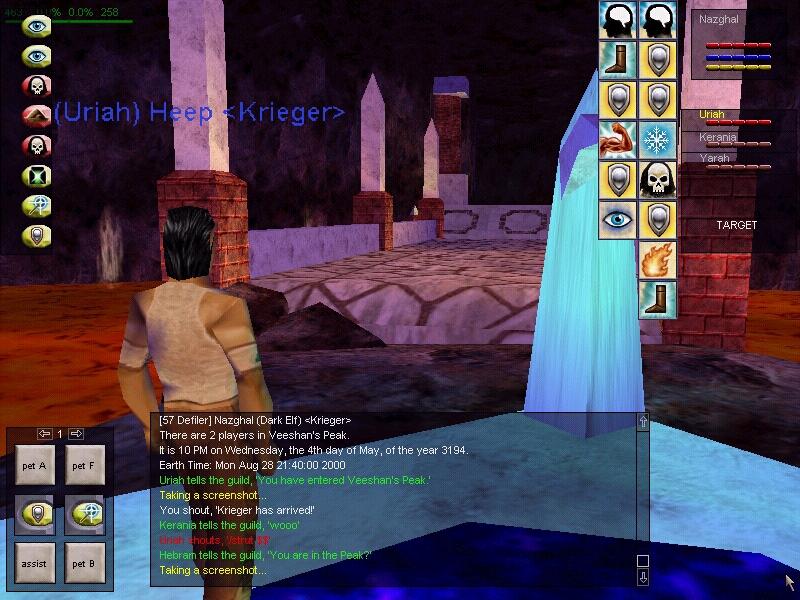This screenshot has width=800, height=600.
Task: Cast the red mound spell gem
Action: (x=37, y=115)
